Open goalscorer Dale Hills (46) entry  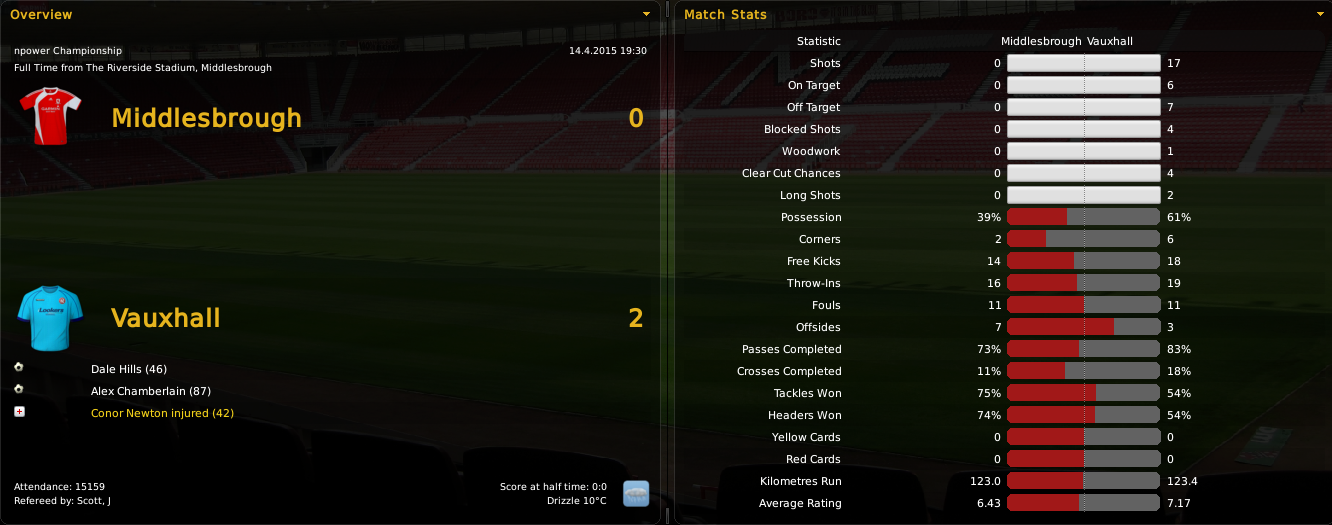[128, 369]
